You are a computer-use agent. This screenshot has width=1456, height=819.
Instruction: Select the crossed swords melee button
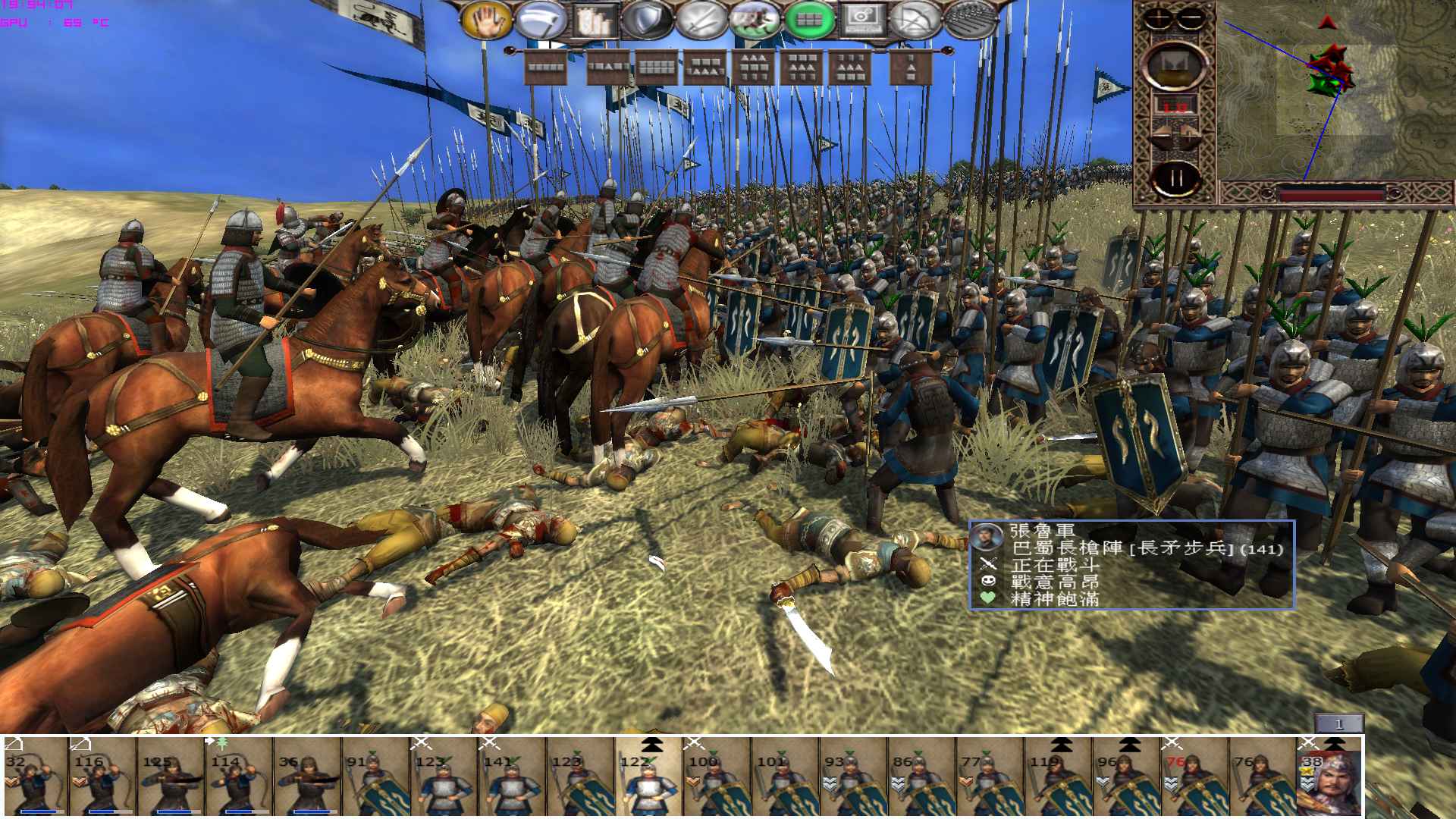point(701,20)
